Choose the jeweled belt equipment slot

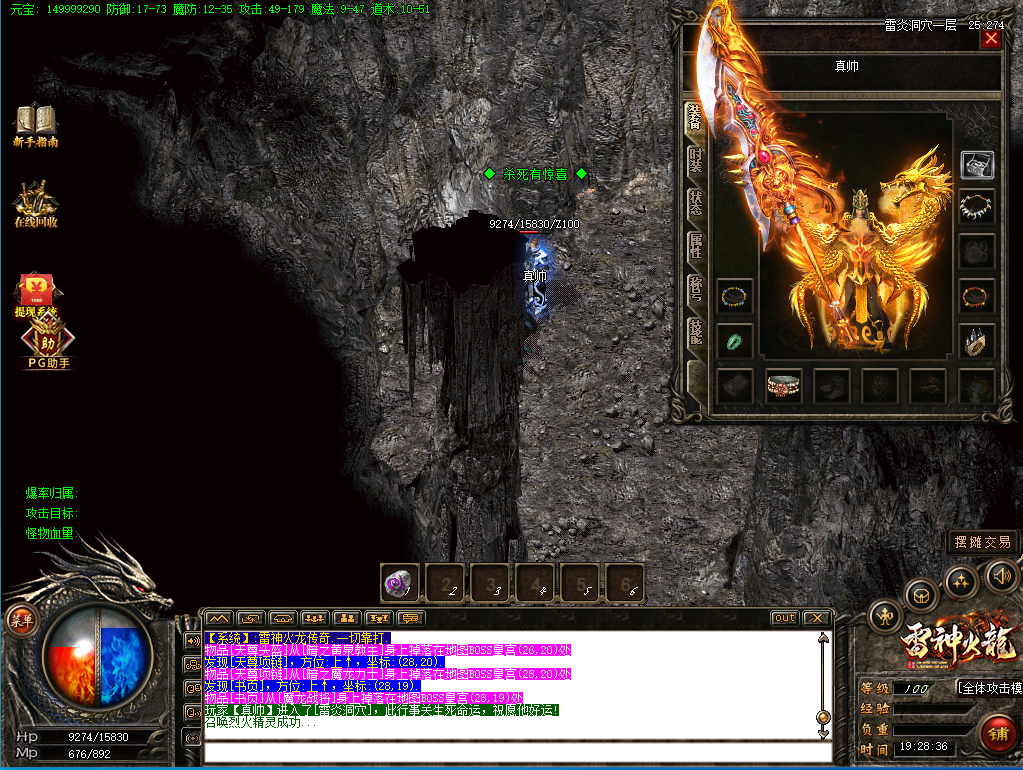(x=784, y=385)
